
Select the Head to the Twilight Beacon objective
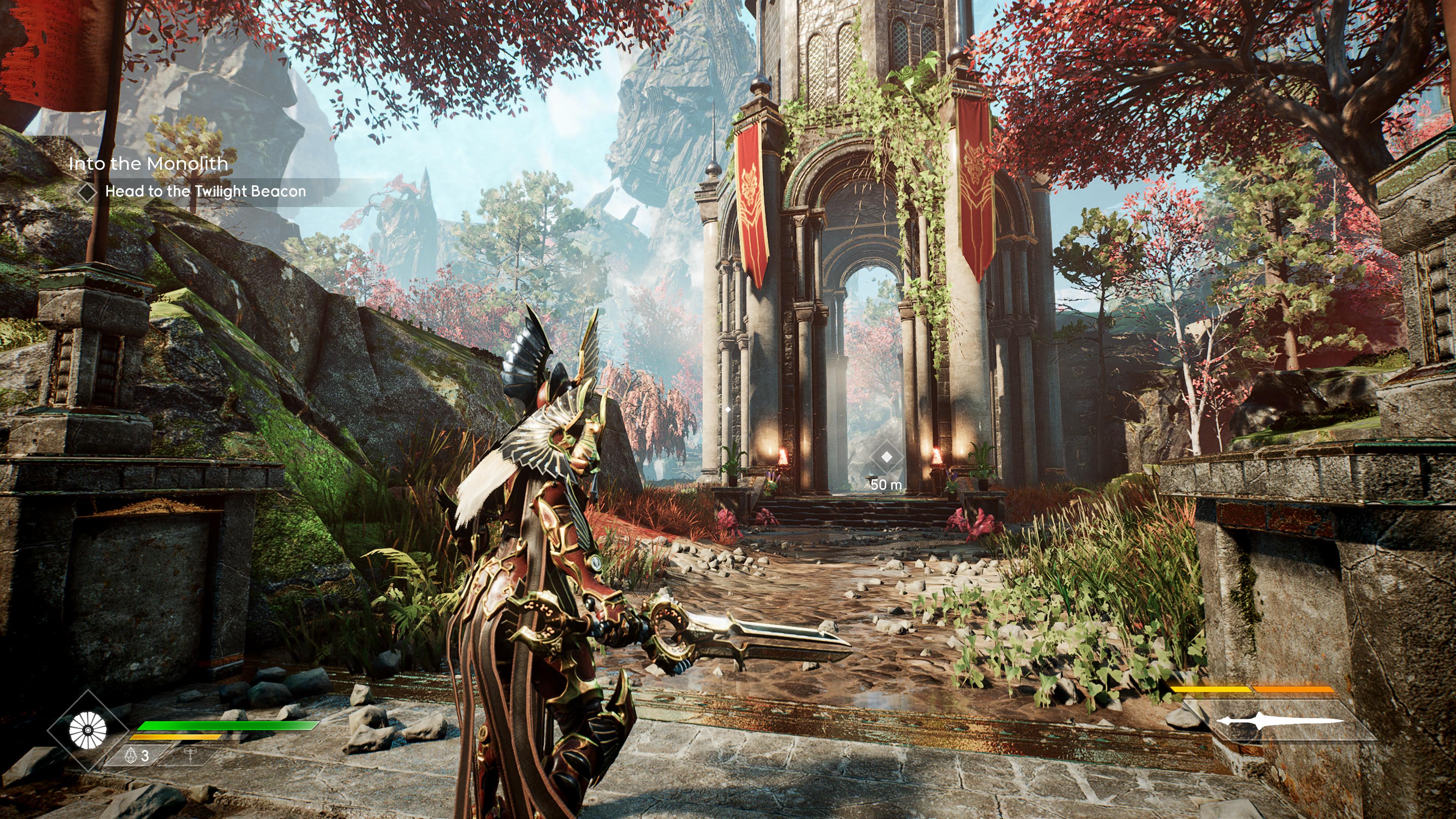click(205, 191)
